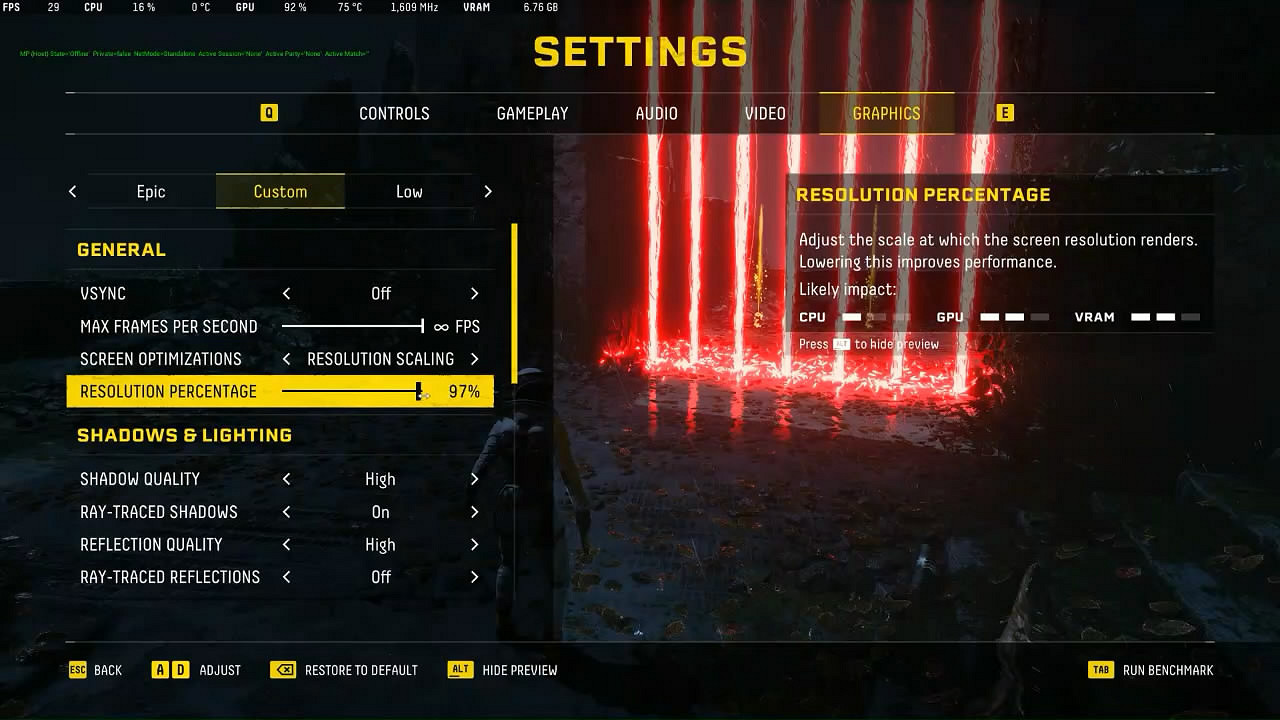Click the E hotkey icon beside Graphics tab
The height and width of the screenshot is (720, 1280).
click(x=1005, y=113)
